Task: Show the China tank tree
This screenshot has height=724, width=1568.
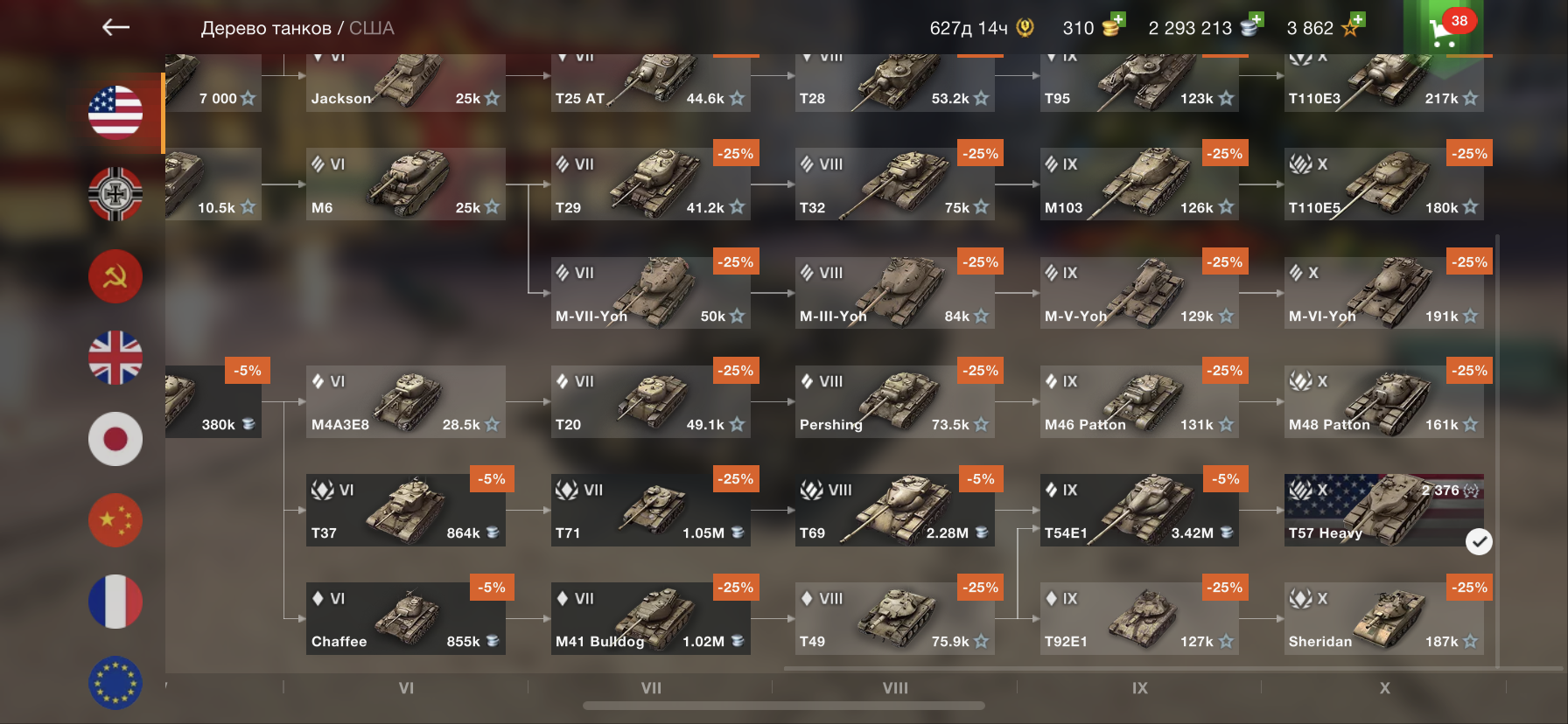Action: tap(115, 520)
